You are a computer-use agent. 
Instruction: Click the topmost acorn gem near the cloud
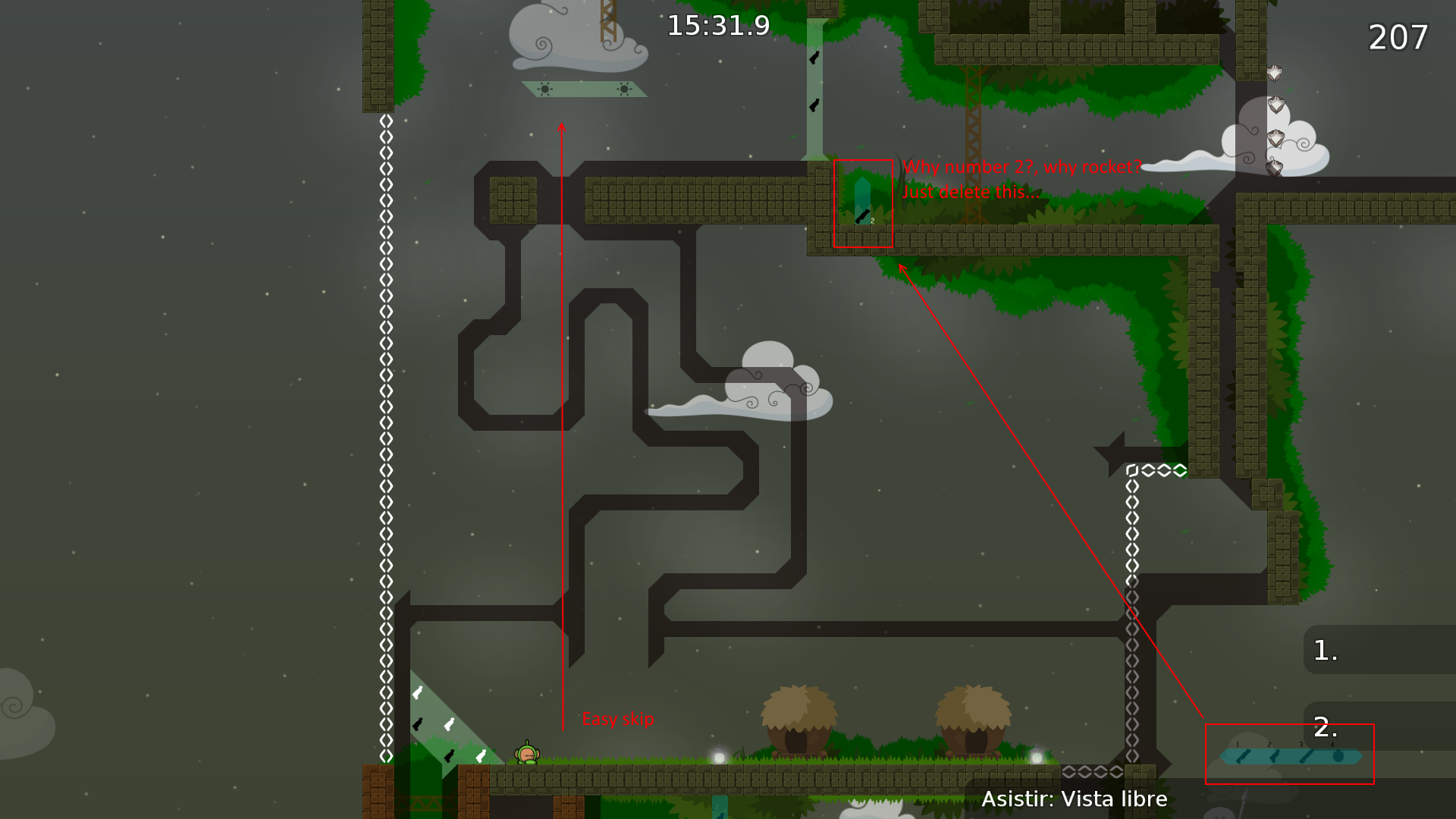pyautogui.click(x=1276, y=74)
